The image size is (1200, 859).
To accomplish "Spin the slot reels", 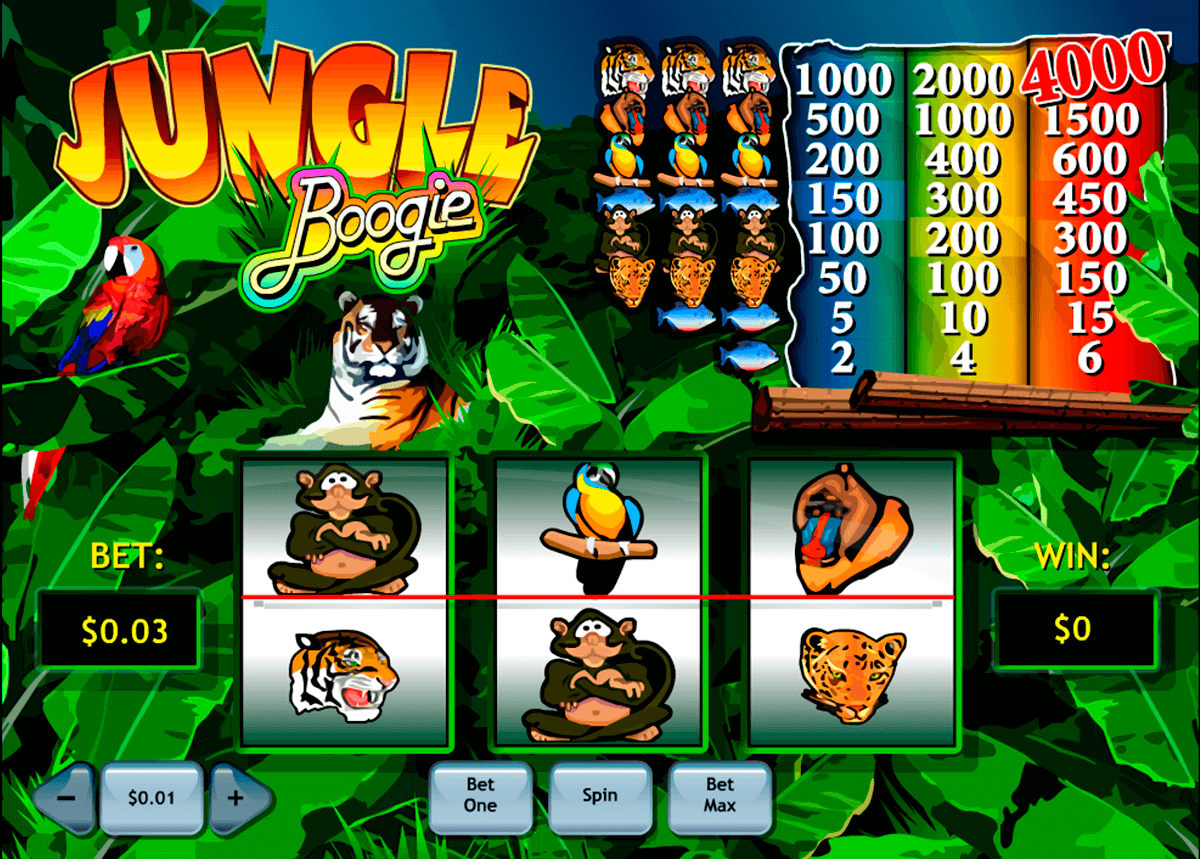I will (x=600, y=797).
